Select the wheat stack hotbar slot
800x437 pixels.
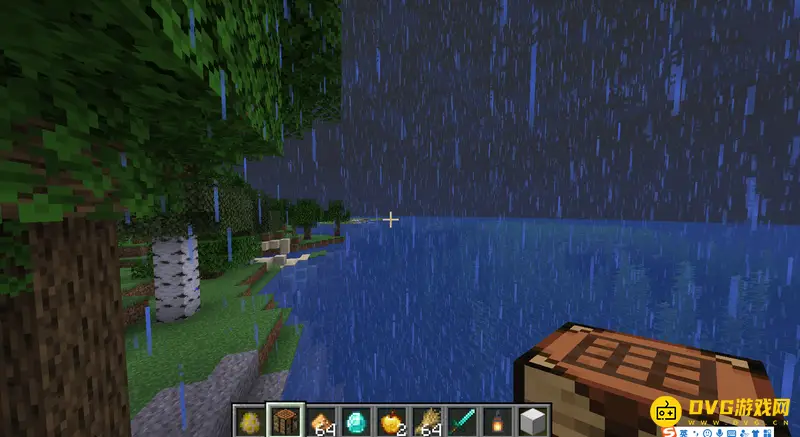tap(427, 421)
